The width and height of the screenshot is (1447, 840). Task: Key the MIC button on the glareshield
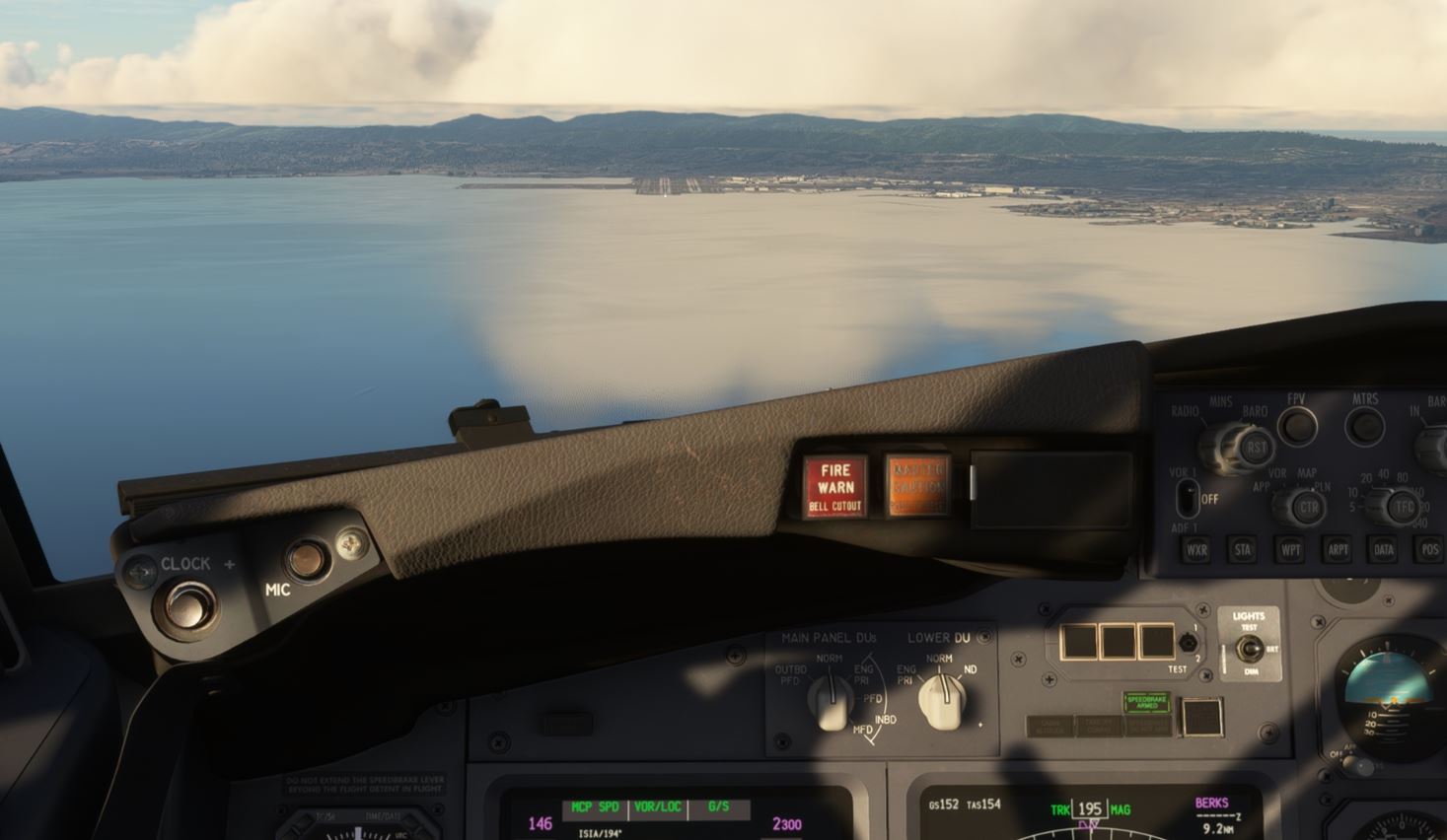(306, 560)
